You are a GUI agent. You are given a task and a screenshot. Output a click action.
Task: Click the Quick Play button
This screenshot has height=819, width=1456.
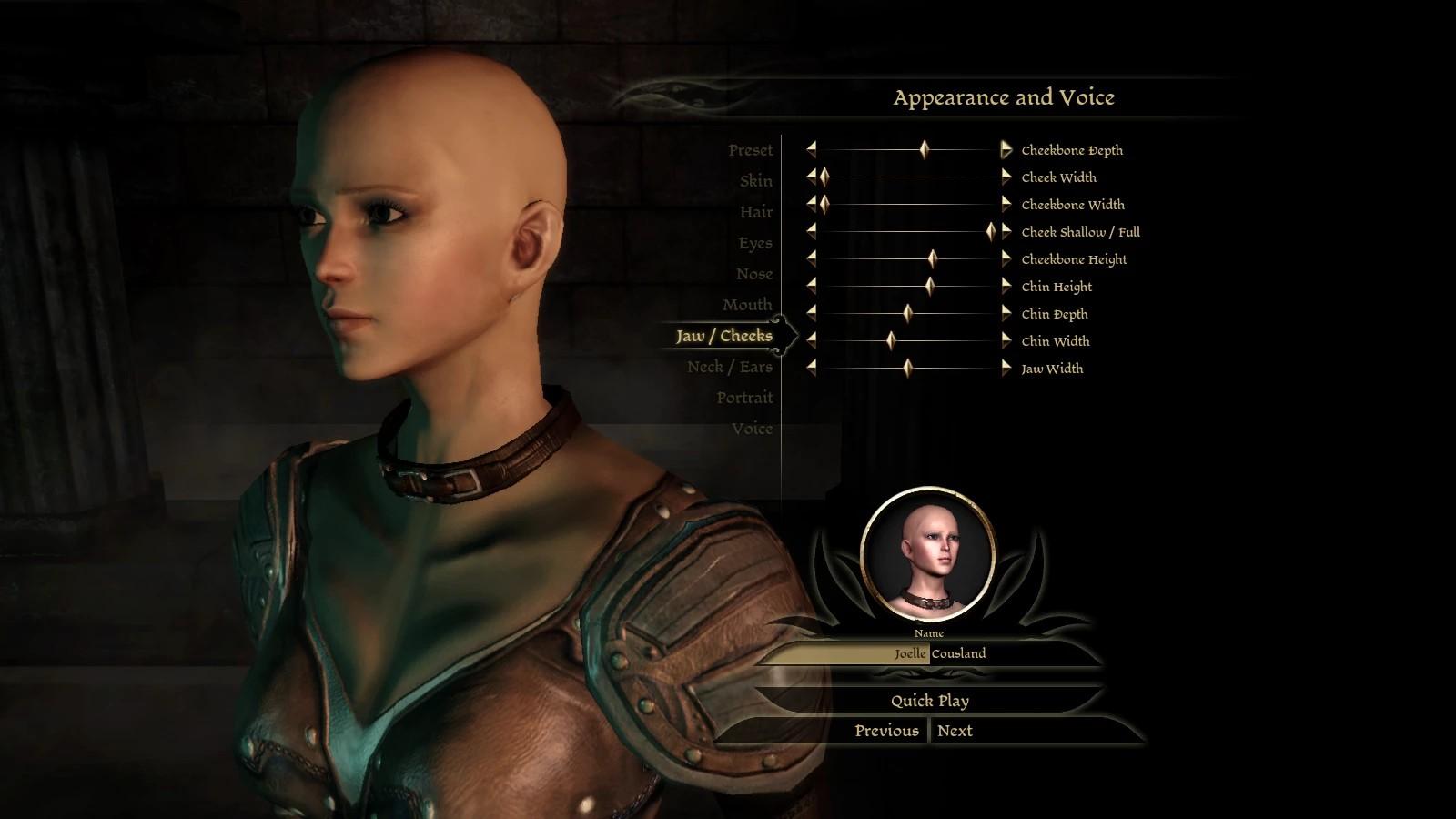(929, 701)
